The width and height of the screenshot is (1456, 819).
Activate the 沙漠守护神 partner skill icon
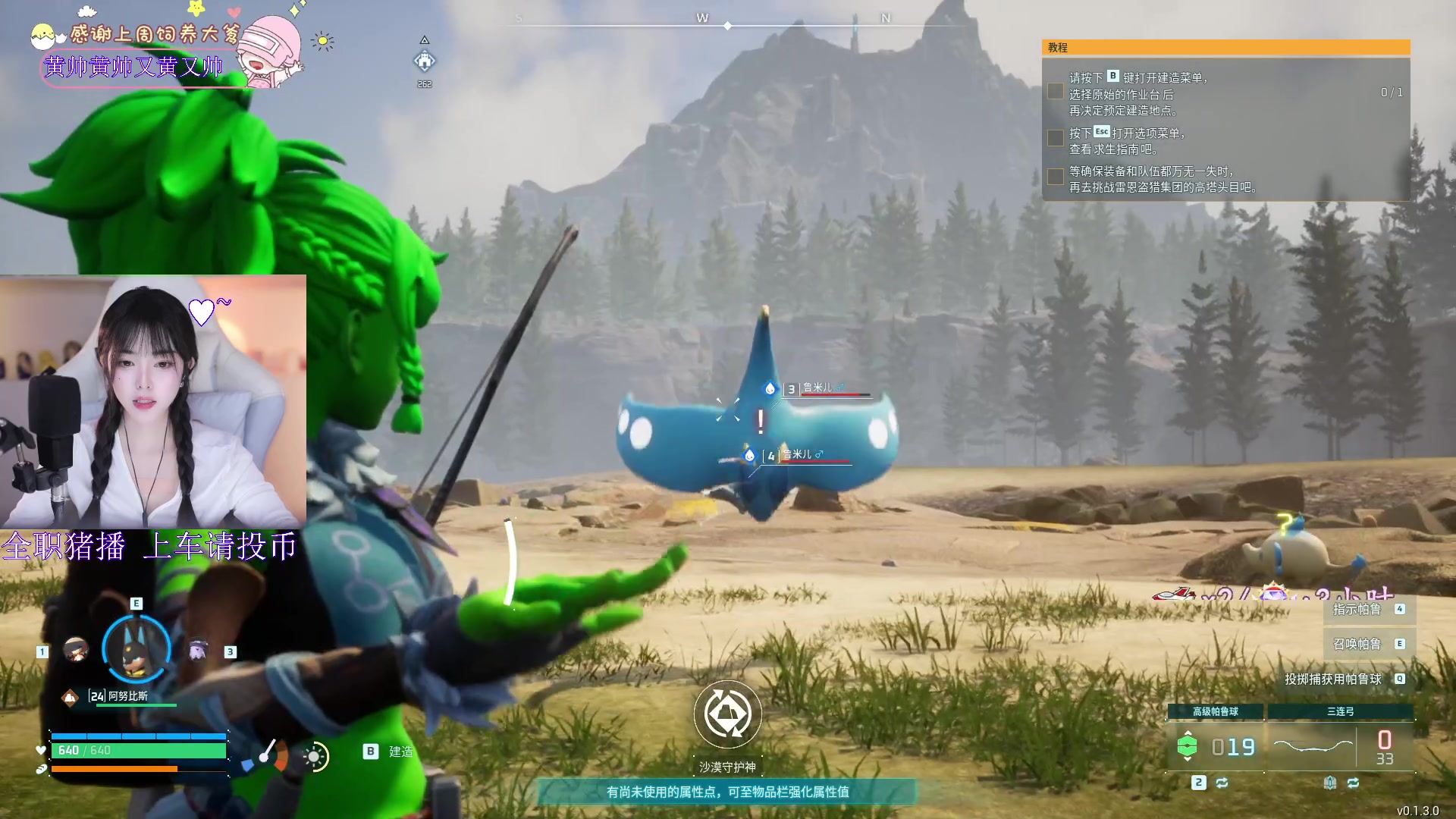[727, 714]
